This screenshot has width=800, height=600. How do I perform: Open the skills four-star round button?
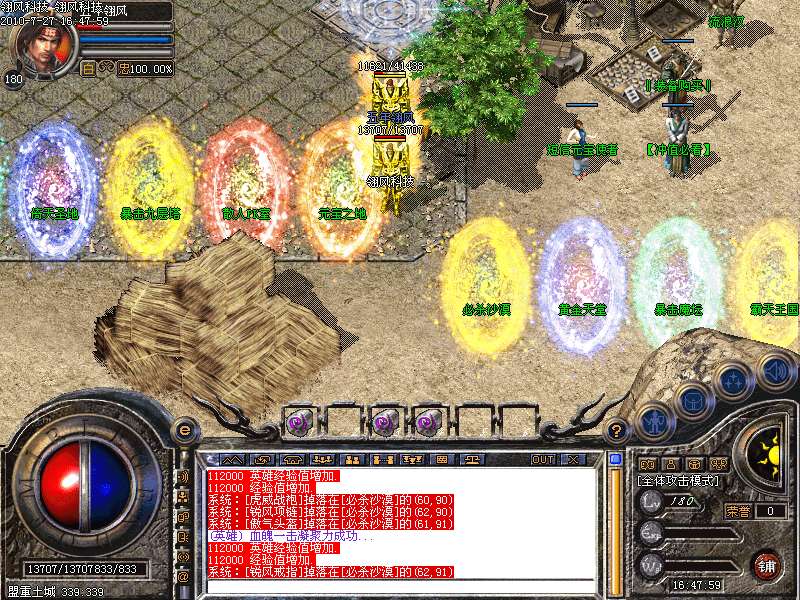pos(733,381)
